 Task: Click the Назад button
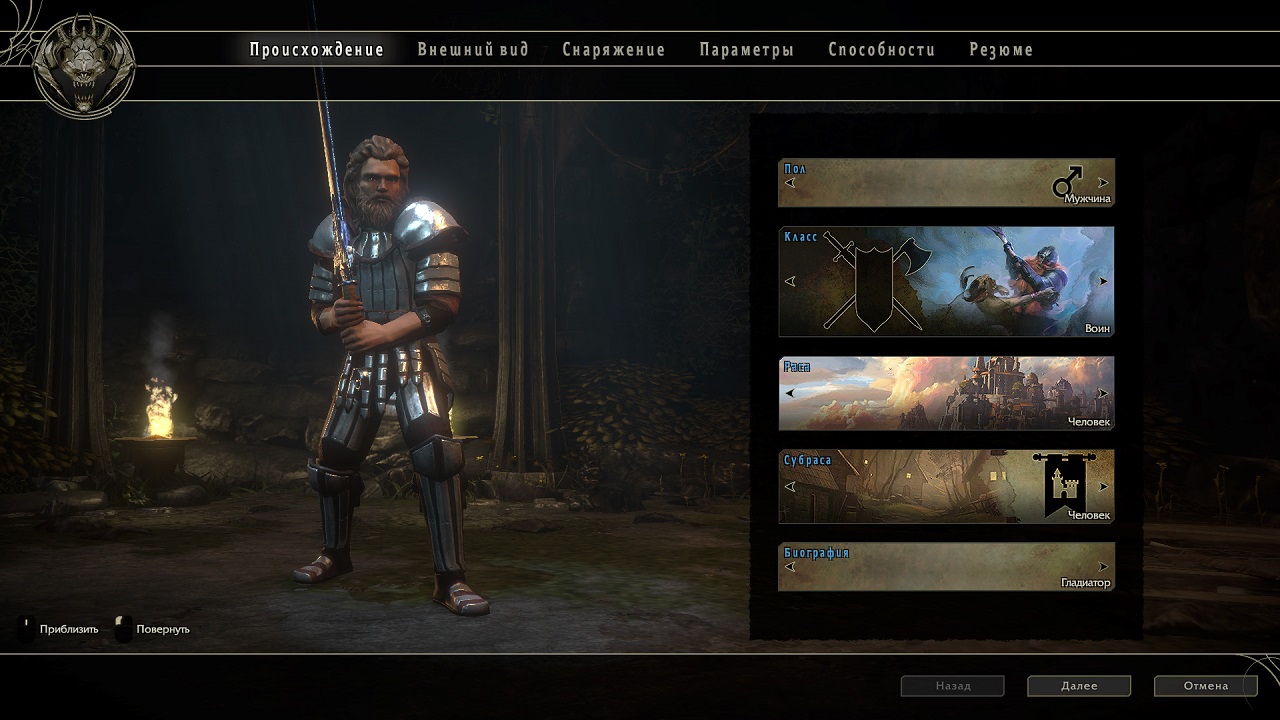coord(952,686)
